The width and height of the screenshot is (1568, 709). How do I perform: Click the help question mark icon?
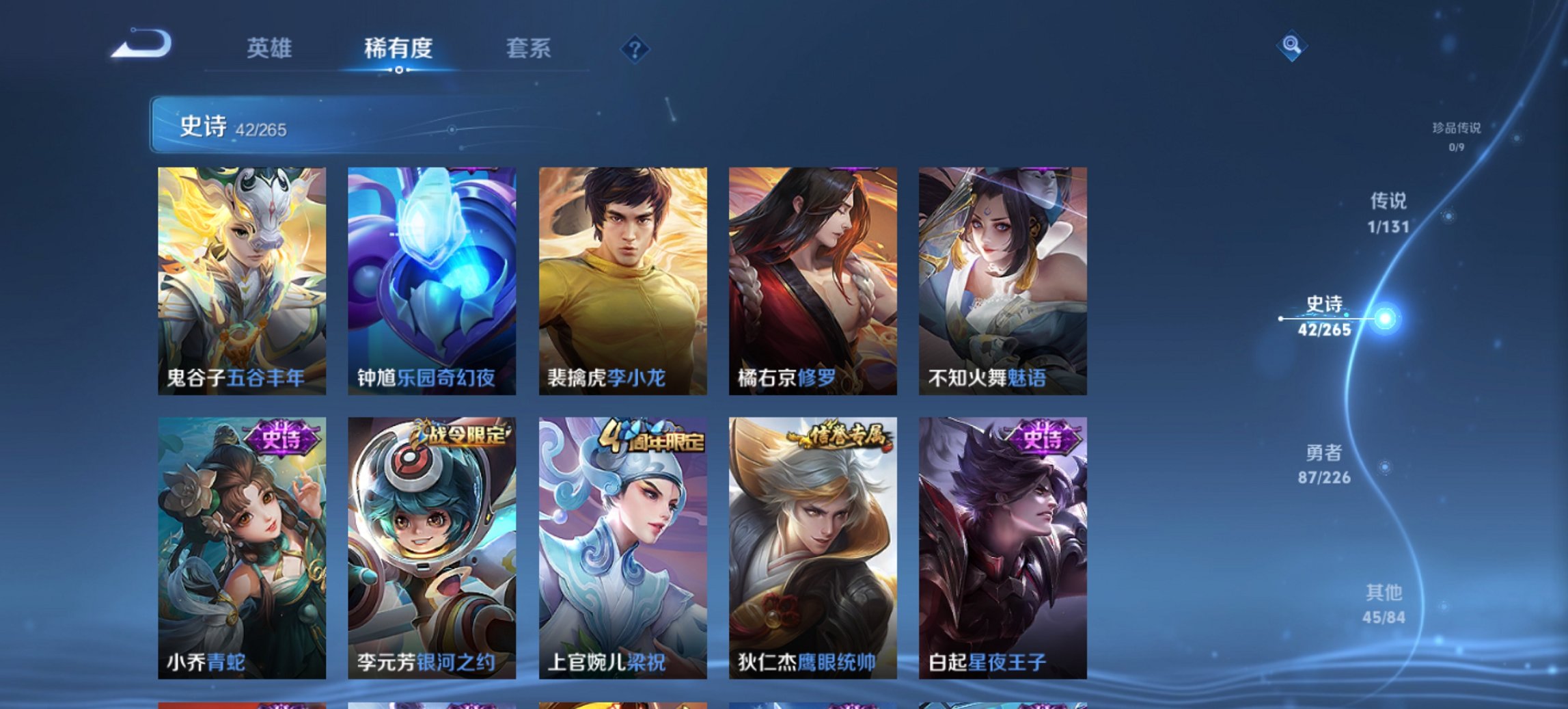point(636,48)
